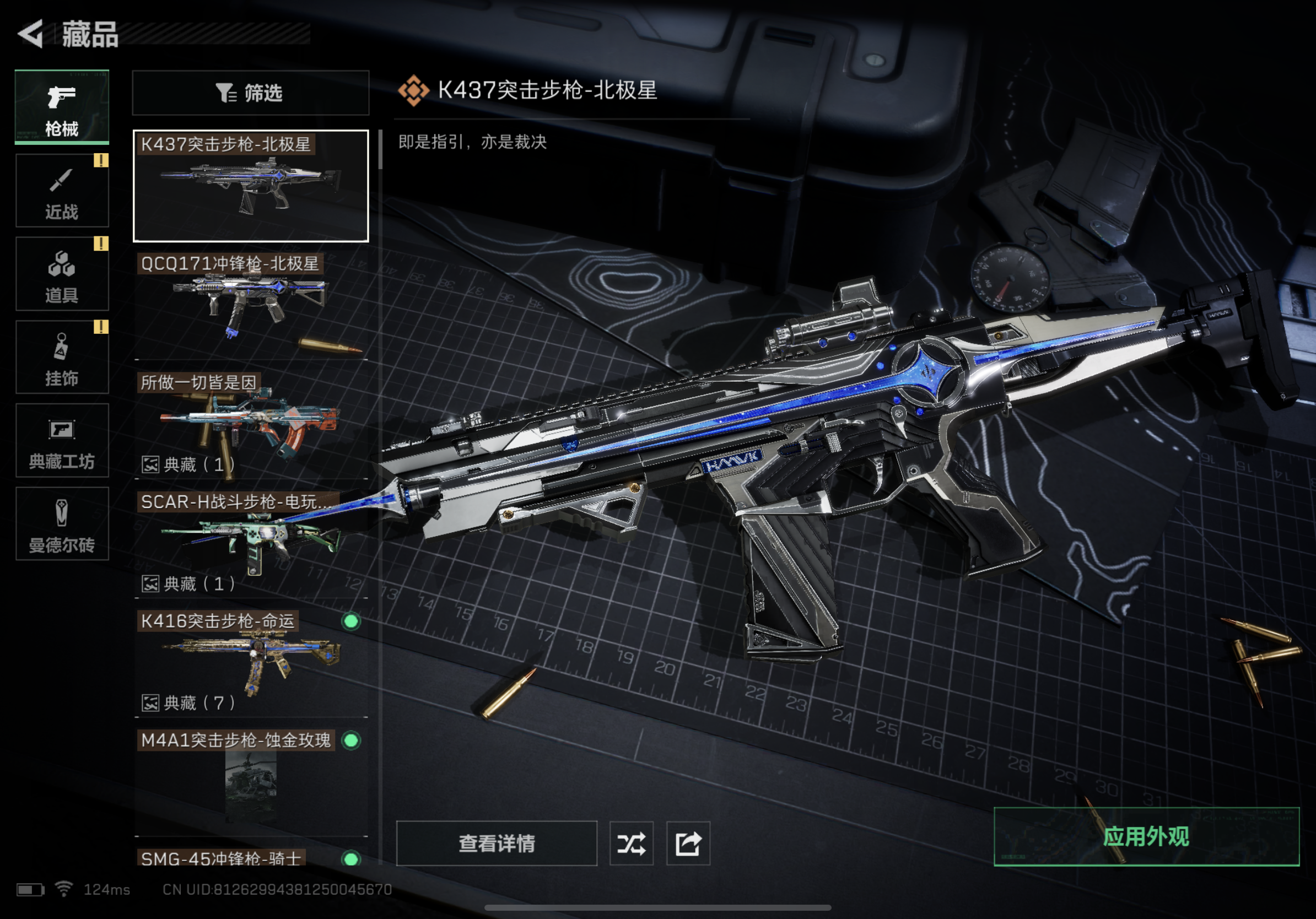Share the skin with the share icon
1316x919 pixels.
tap(688, 844)
